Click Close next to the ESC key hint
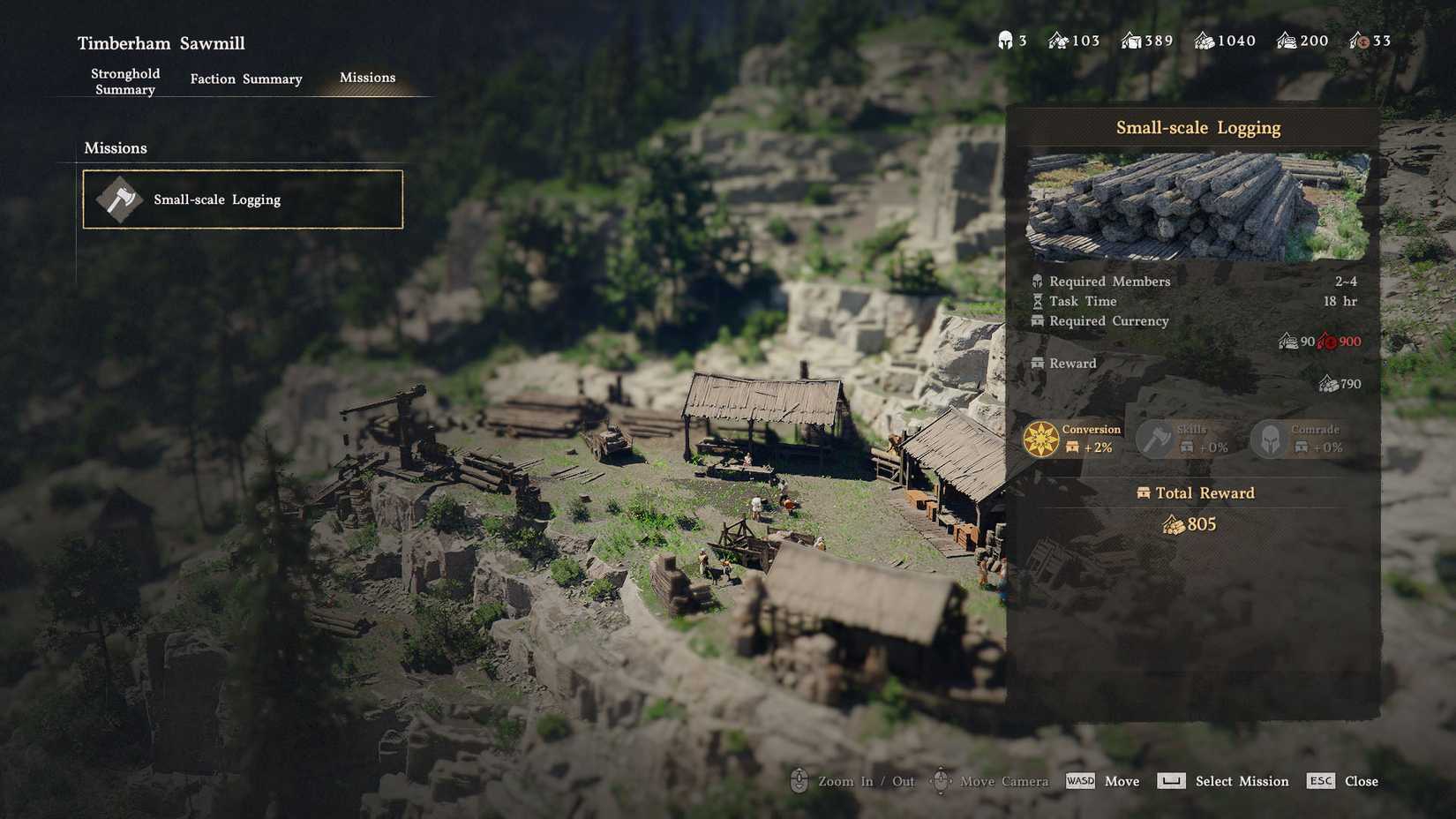Viewport: 1456px width, 819px height. coord(1361,781)
